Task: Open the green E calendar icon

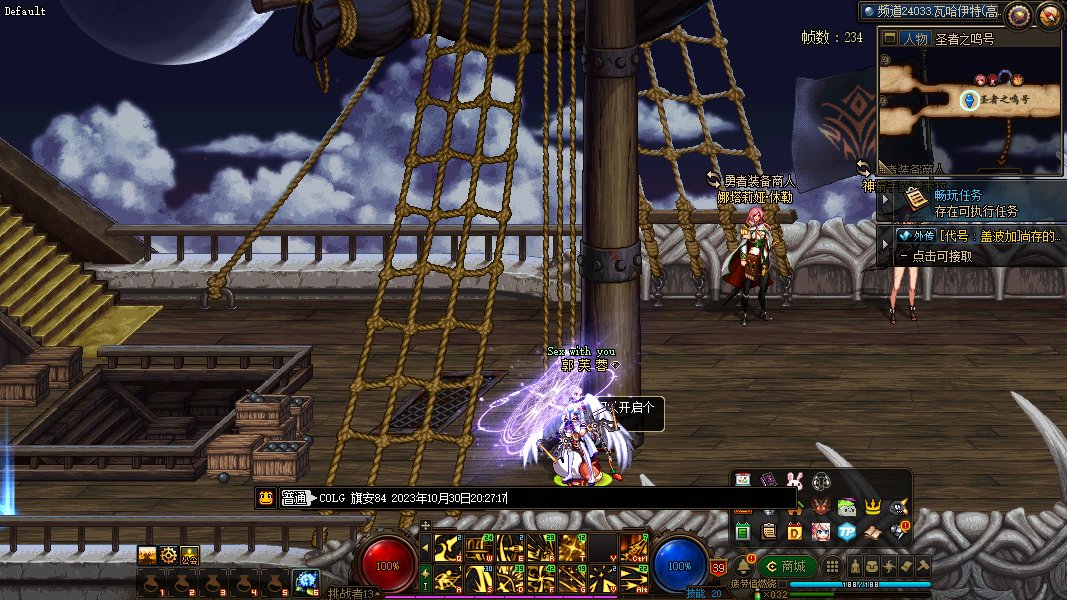Action: [743, 531]
